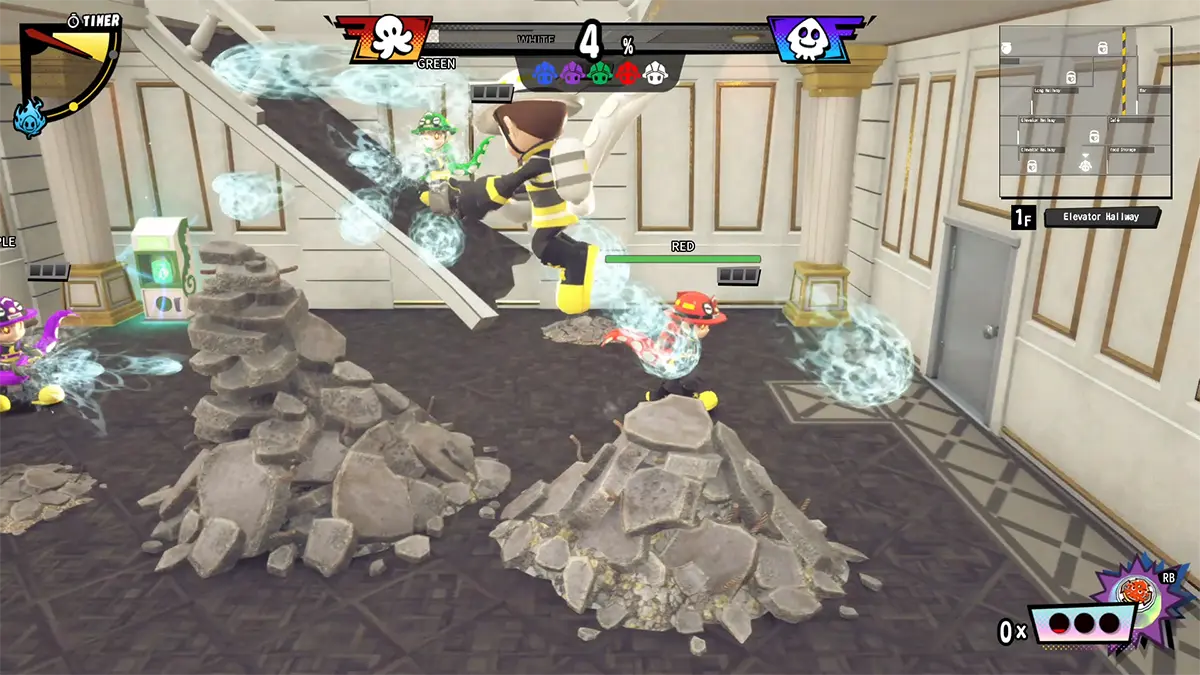Click the 1F floor indicator

point(1022,217)
